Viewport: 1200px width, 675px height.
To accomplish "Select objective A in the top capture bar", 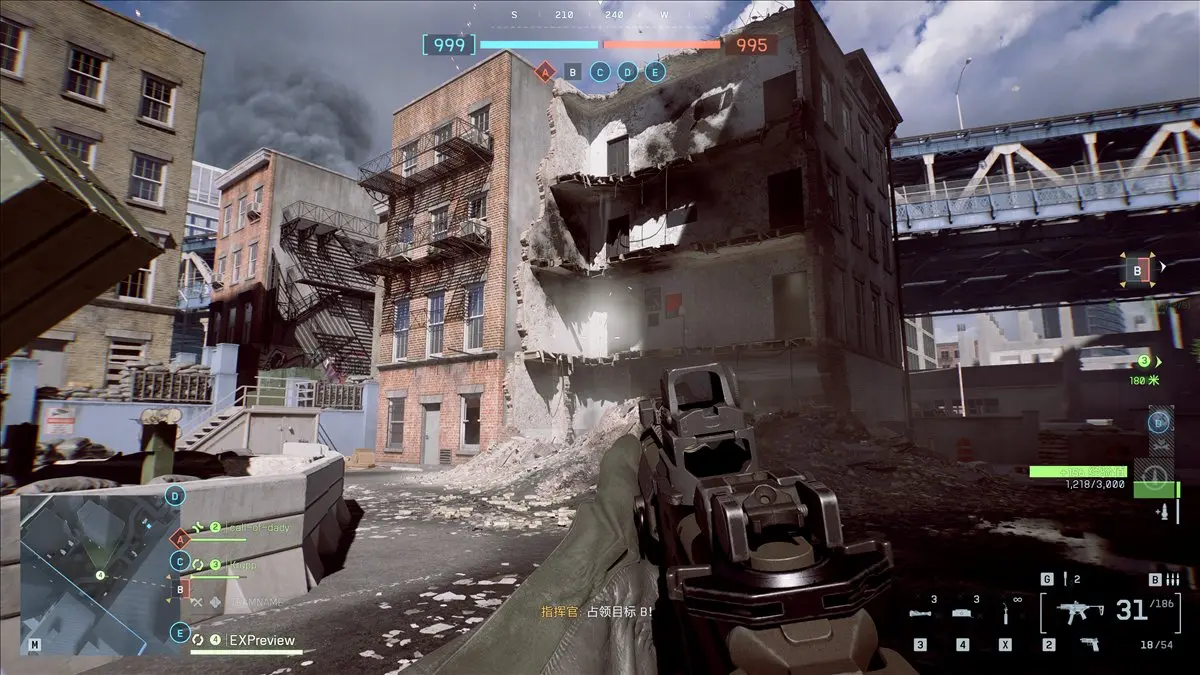I will click(545, 71).
